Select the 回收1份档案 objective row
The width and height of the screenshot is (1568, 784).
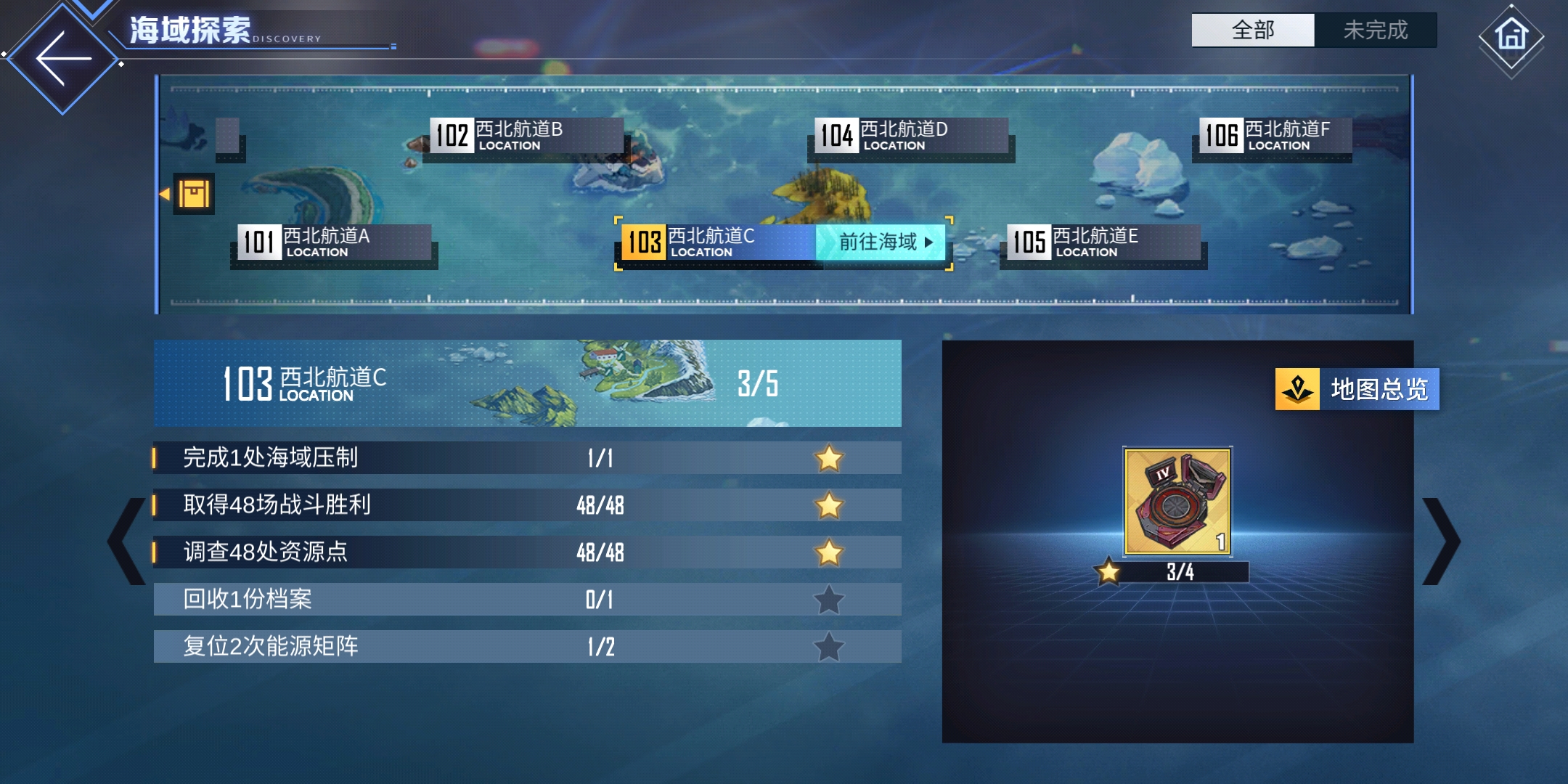(x=527, y=600)
